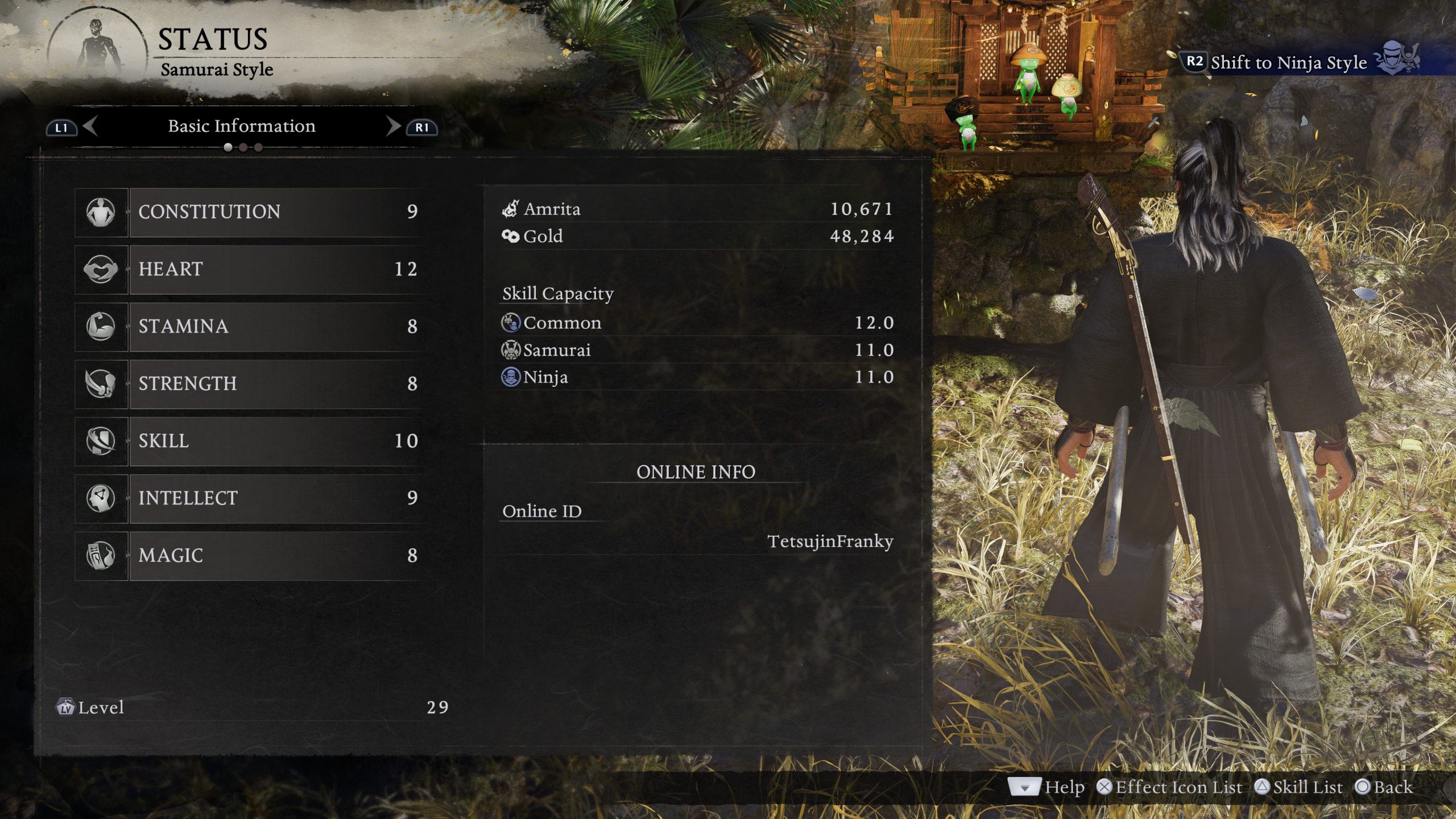Image resolution: width=1456 pixels, height=819 pixels.
Task: Click the Heart attribute icon
Action: [101, 269]
